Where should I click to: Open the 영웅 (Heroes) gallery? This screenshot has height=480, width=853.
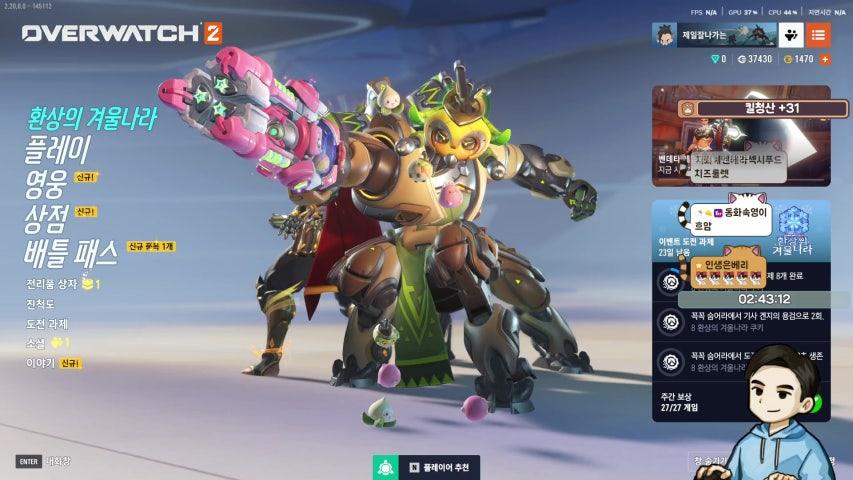pyautogui.click(x=46, y=184)
